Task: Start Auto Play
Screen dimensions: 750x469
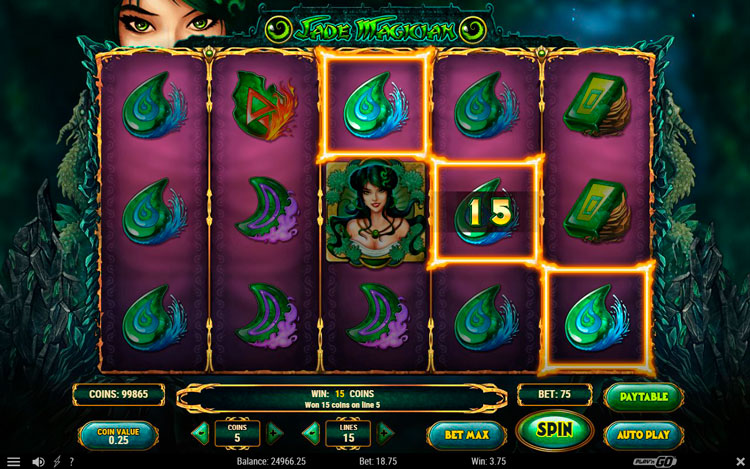Action: [x=644, y=435]
